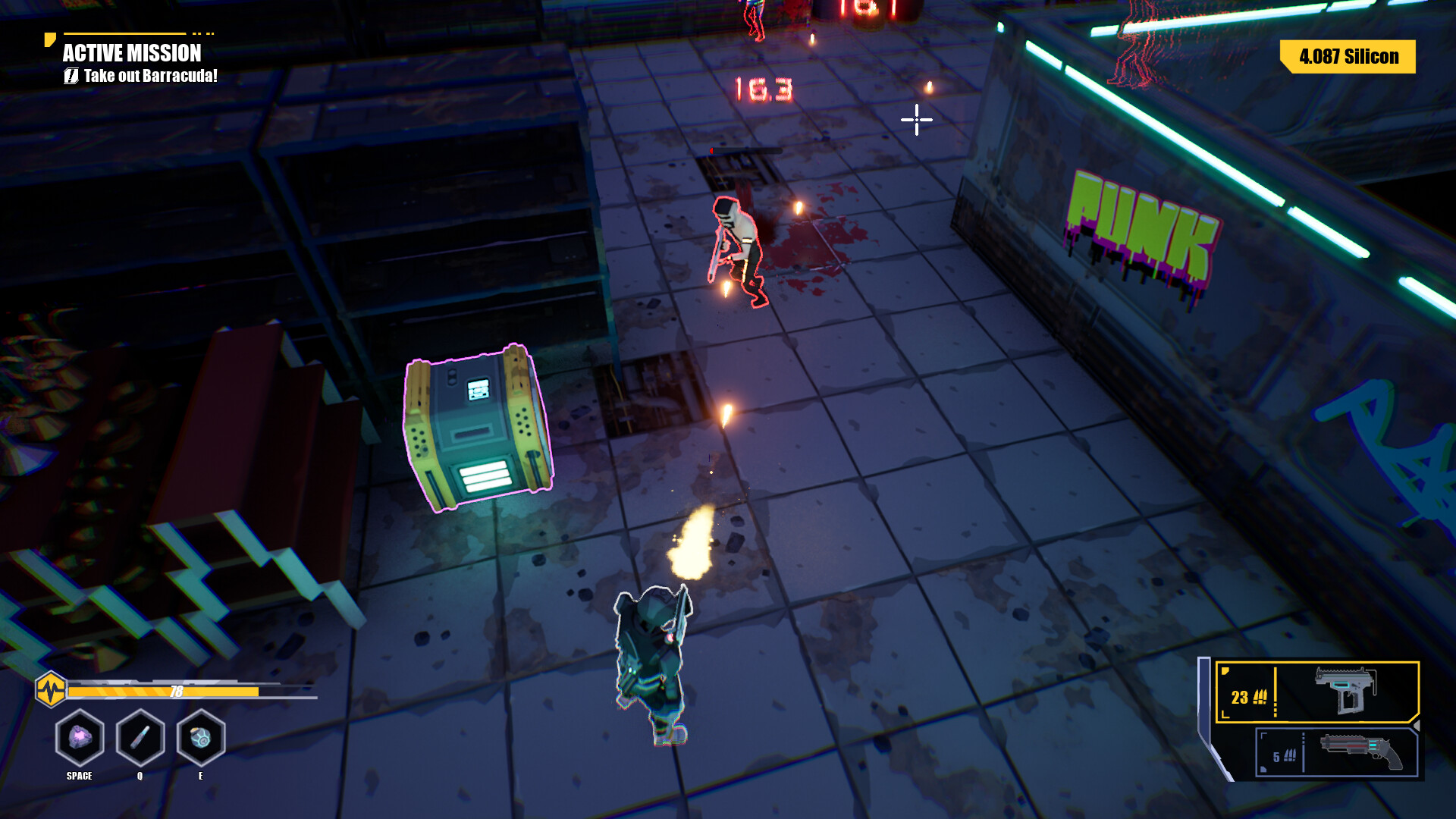Click the yellow heartbeat health hexagon icon
Image resolution: width=1456 pixels, height=819 pixels.
click(50, 690)
